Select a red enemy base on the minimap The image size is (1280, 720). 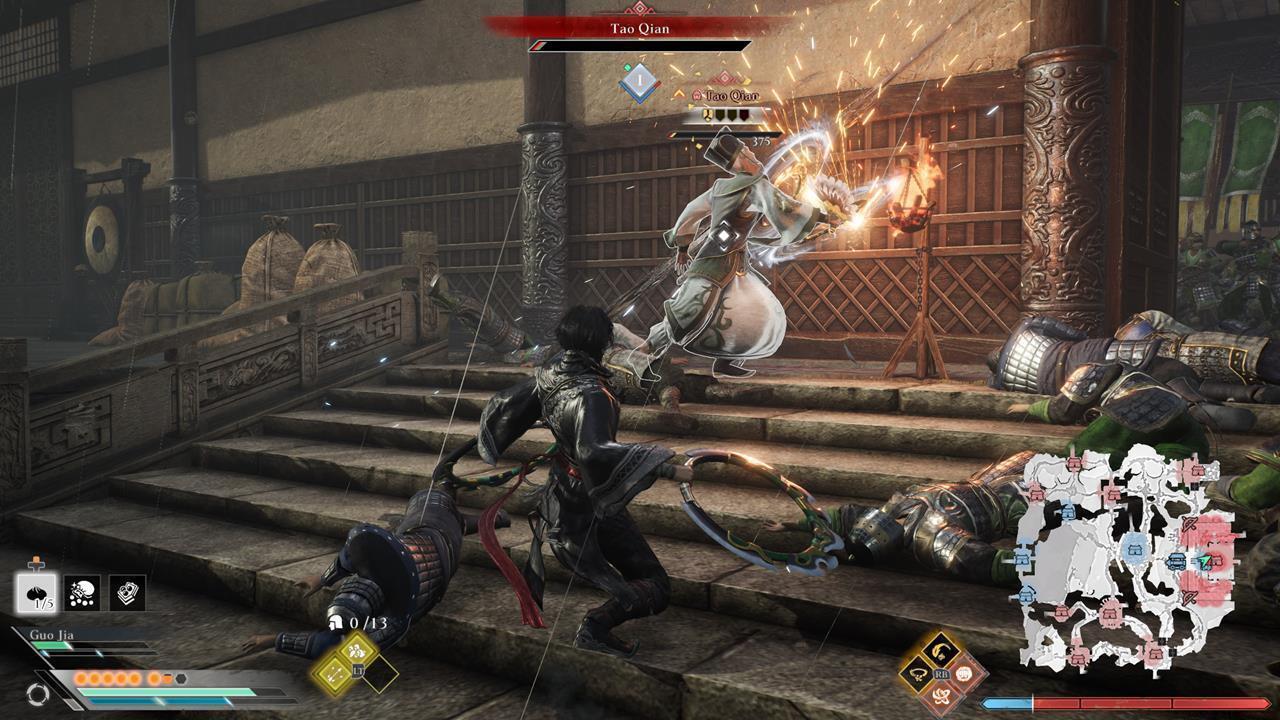(1110, 613)
